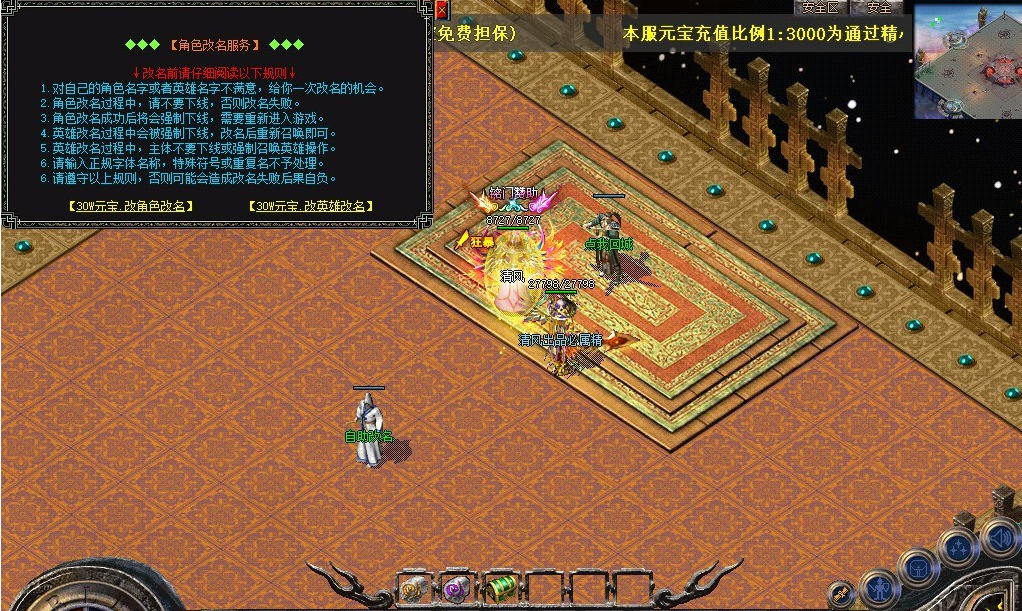Viewport: 1022px width, 611px height.
Task: Close the 角色改名服务 dialog with the red X
Action: pos(442,10)
